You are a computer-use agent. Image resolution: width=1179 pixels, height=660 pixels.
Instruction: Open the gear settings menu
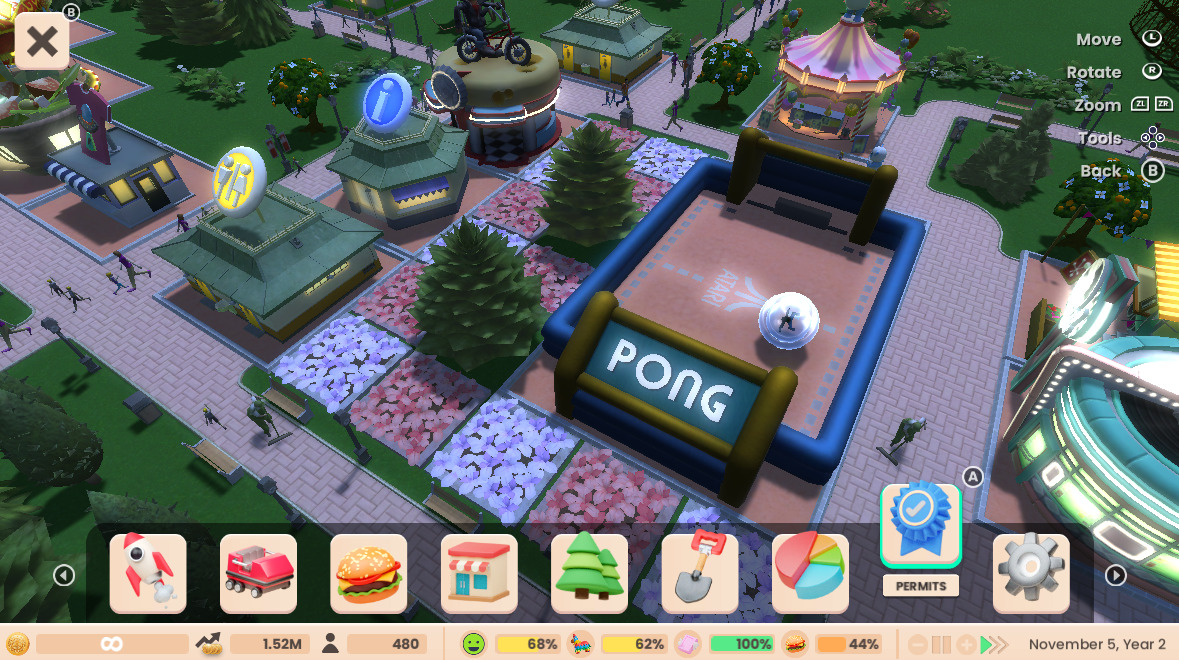pos(1031,573)
